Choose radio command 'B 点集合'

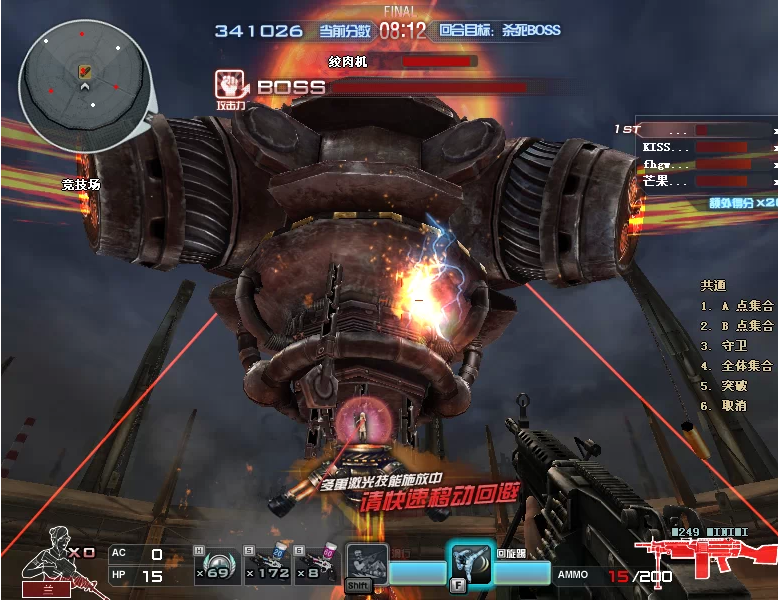pos(738,326)
